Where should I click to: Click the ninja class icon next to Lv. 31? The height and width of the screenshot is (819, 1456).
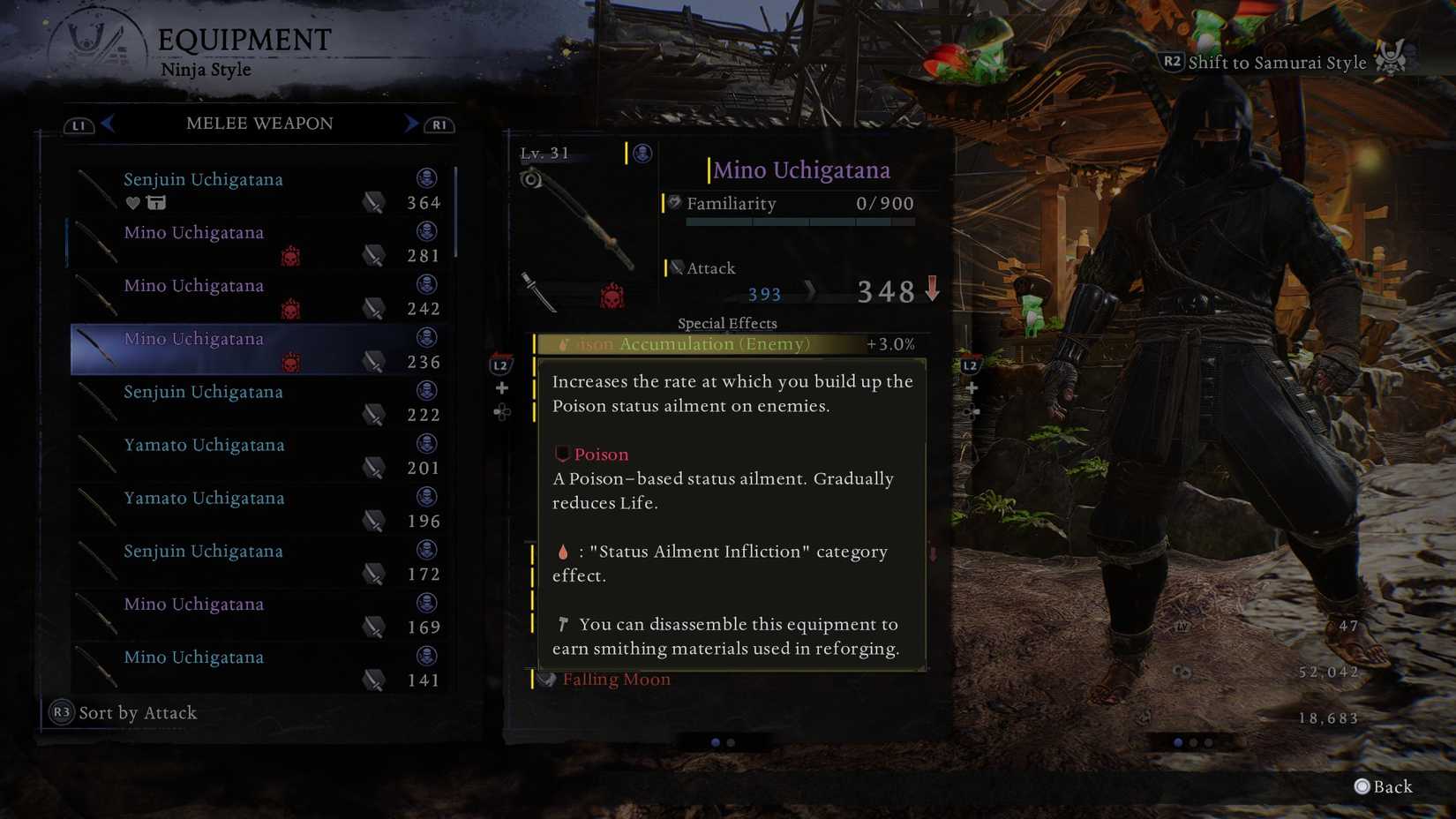pos(642,153)
